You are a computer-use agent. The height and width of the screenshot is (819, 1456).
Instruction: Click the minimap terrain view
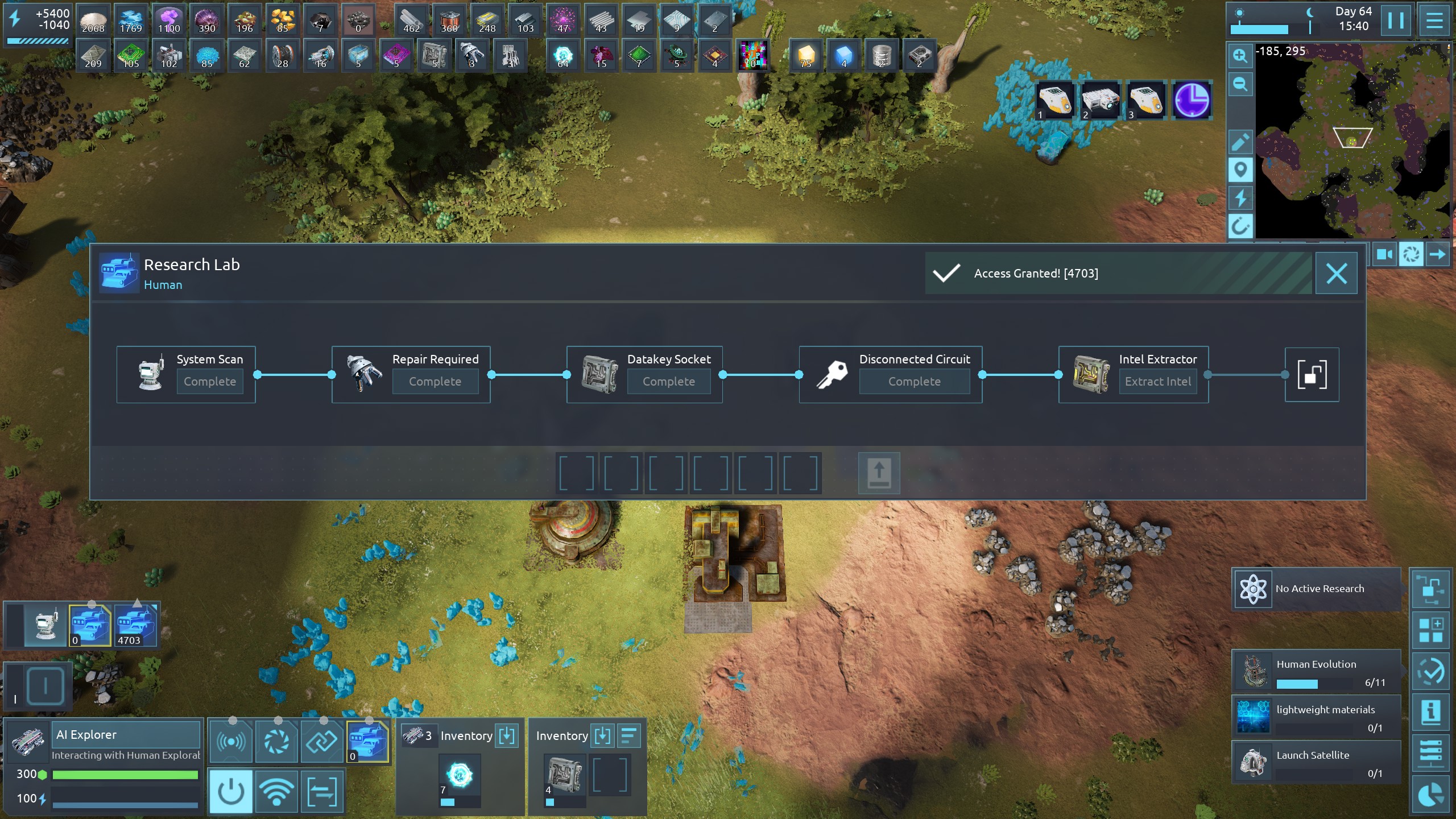(x=1354, y=142)
